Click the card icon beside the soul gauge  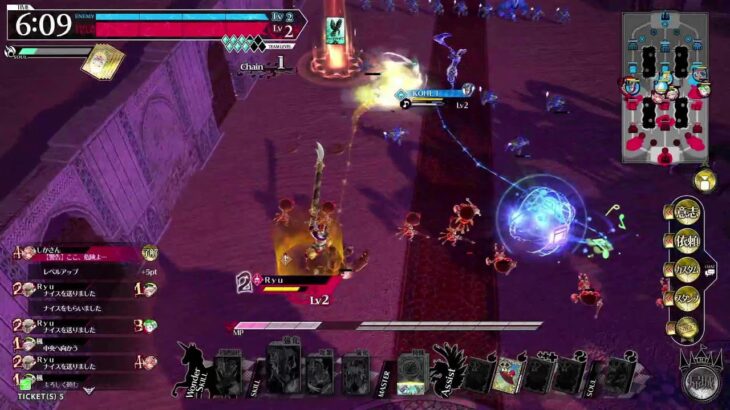coord(103,59)
